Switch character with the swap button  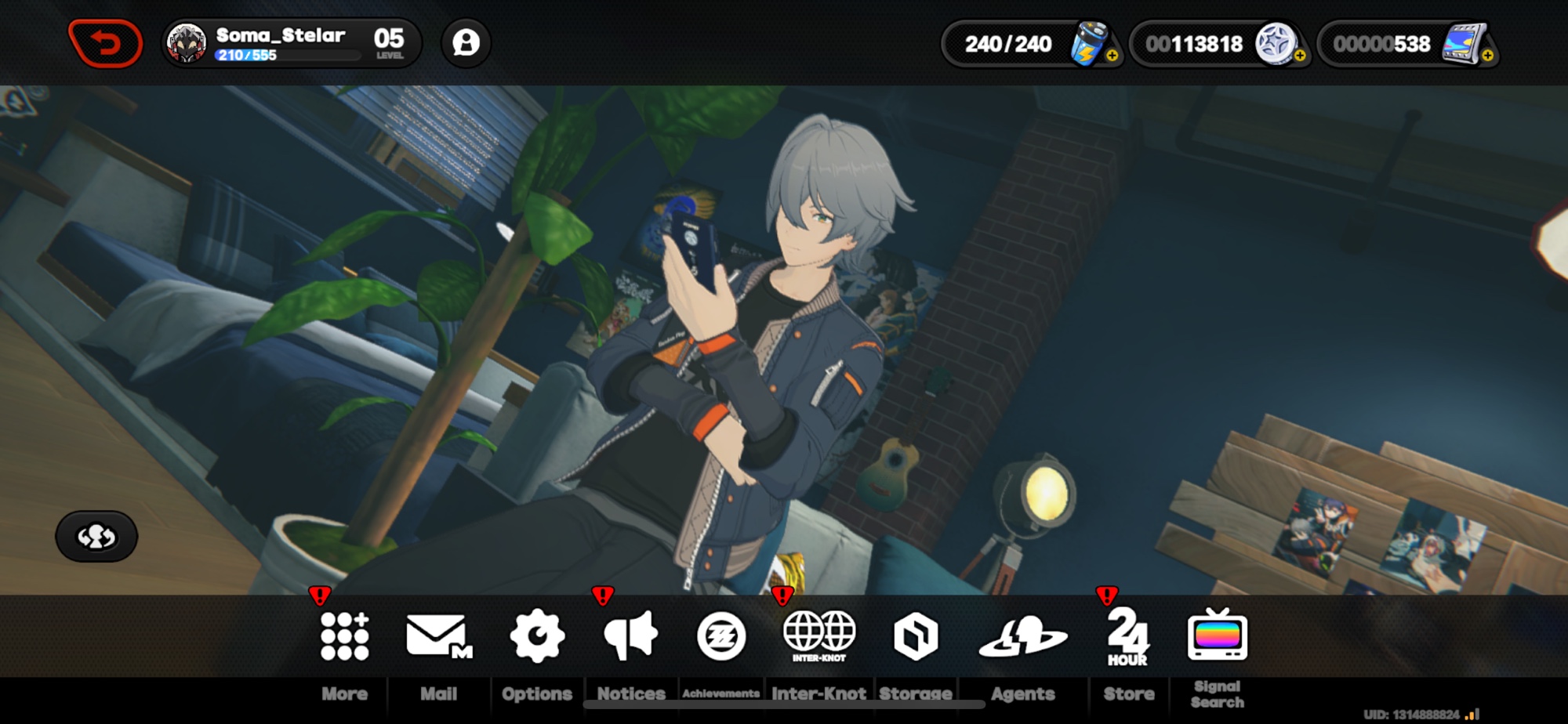pos(96,537)
